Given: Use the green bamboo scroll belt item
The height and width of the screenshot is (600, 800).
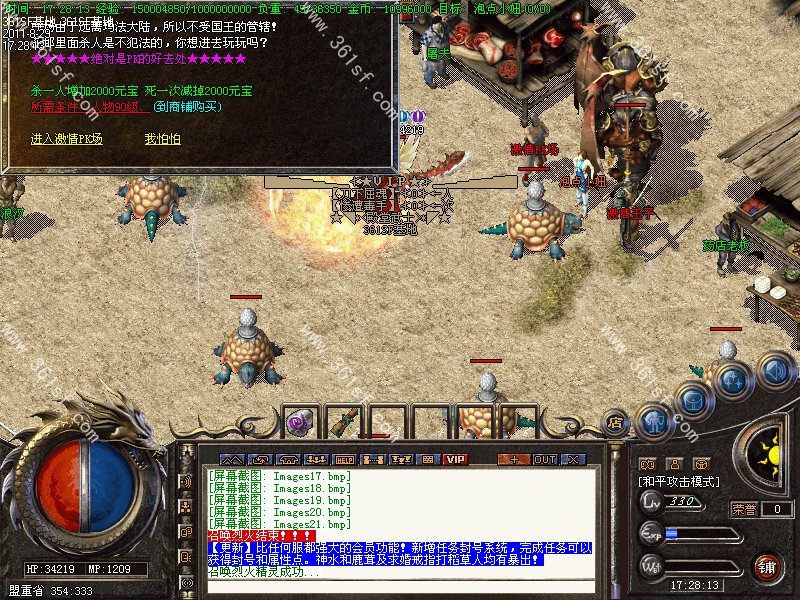Looking at the screenshot, I should click(x=343, y=422).
